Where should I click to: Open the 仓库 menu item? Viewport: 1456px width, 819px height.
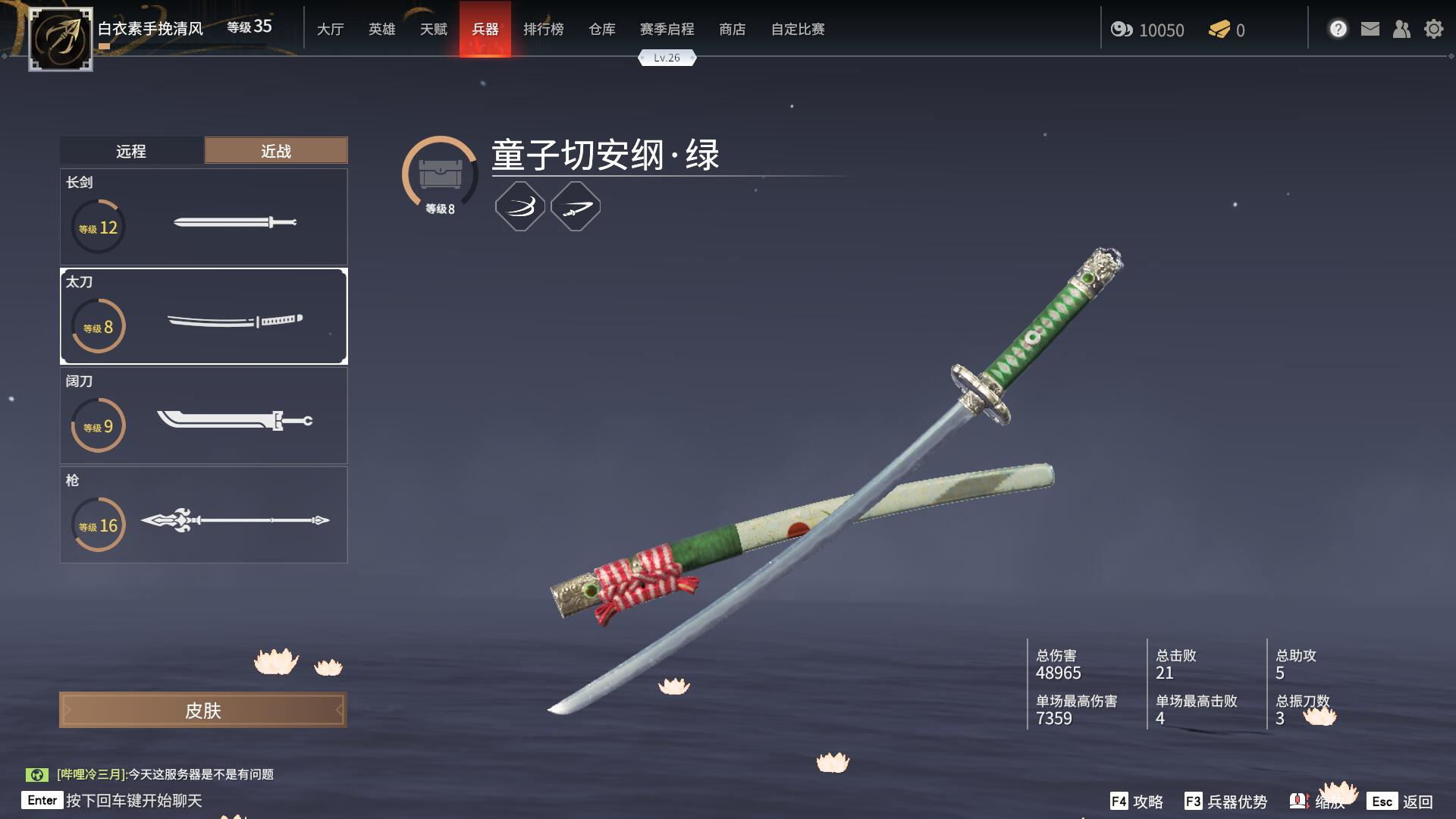[x=601, y=30]
